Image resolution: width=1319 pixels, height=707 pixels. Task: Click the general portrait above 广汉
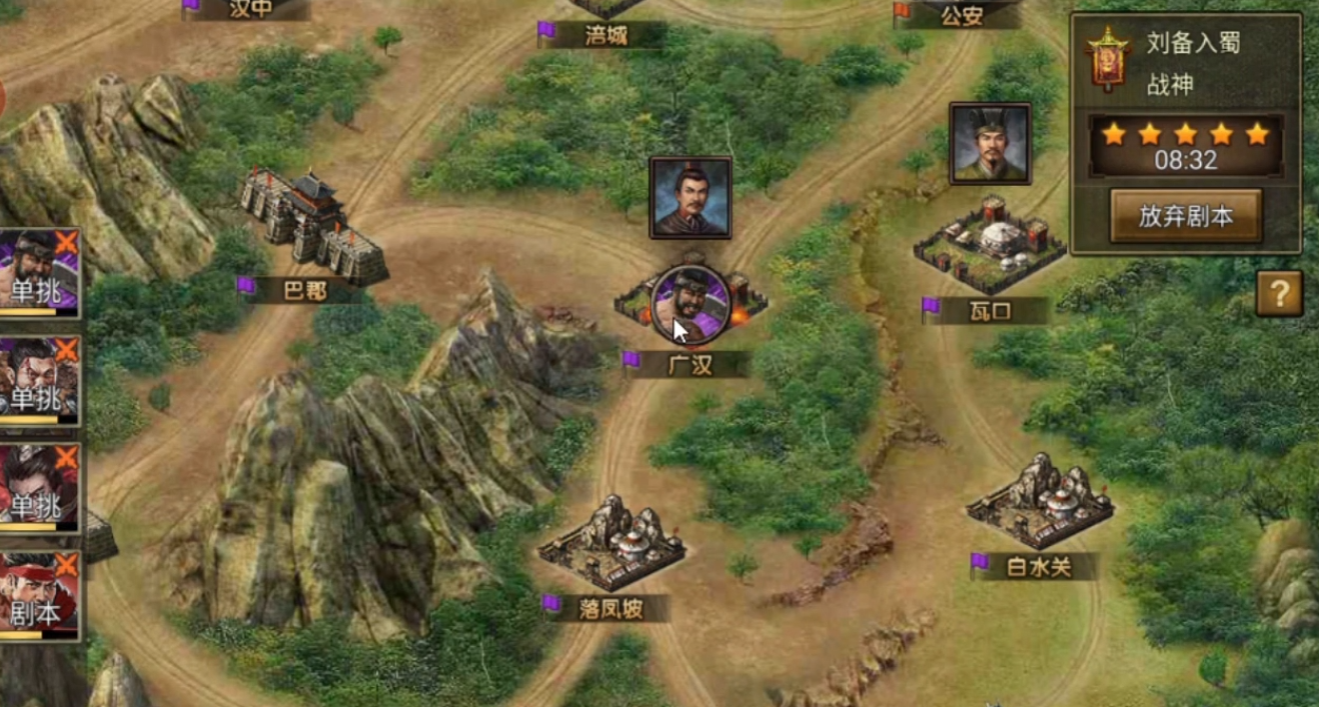690,197
